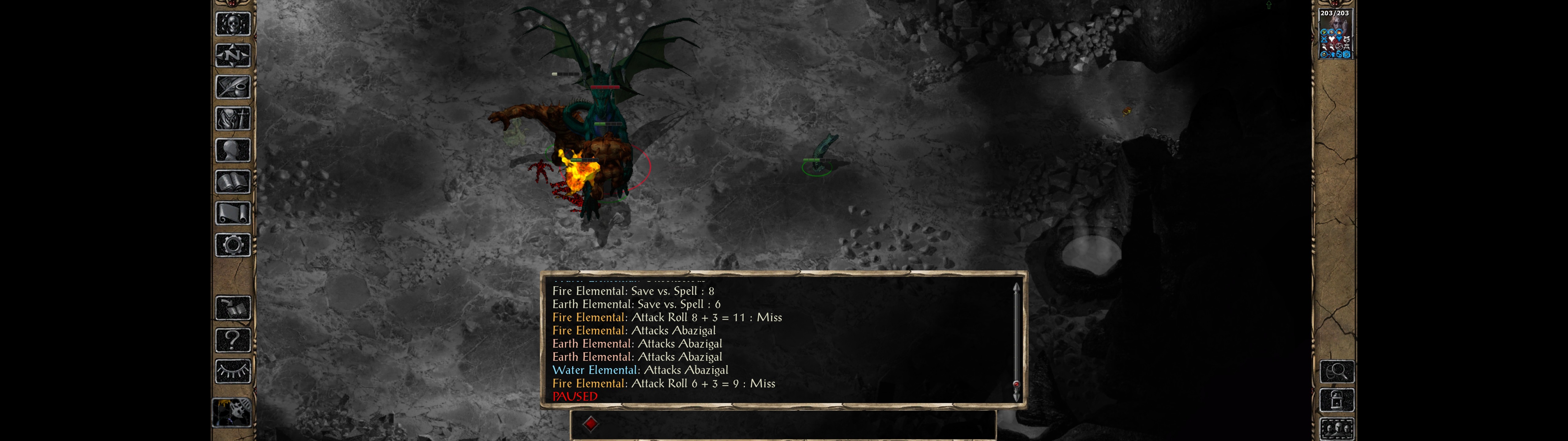The height and width of the screenshot is (441, 1568).
Task: Show the character record head icon
Action: point(232,150)
